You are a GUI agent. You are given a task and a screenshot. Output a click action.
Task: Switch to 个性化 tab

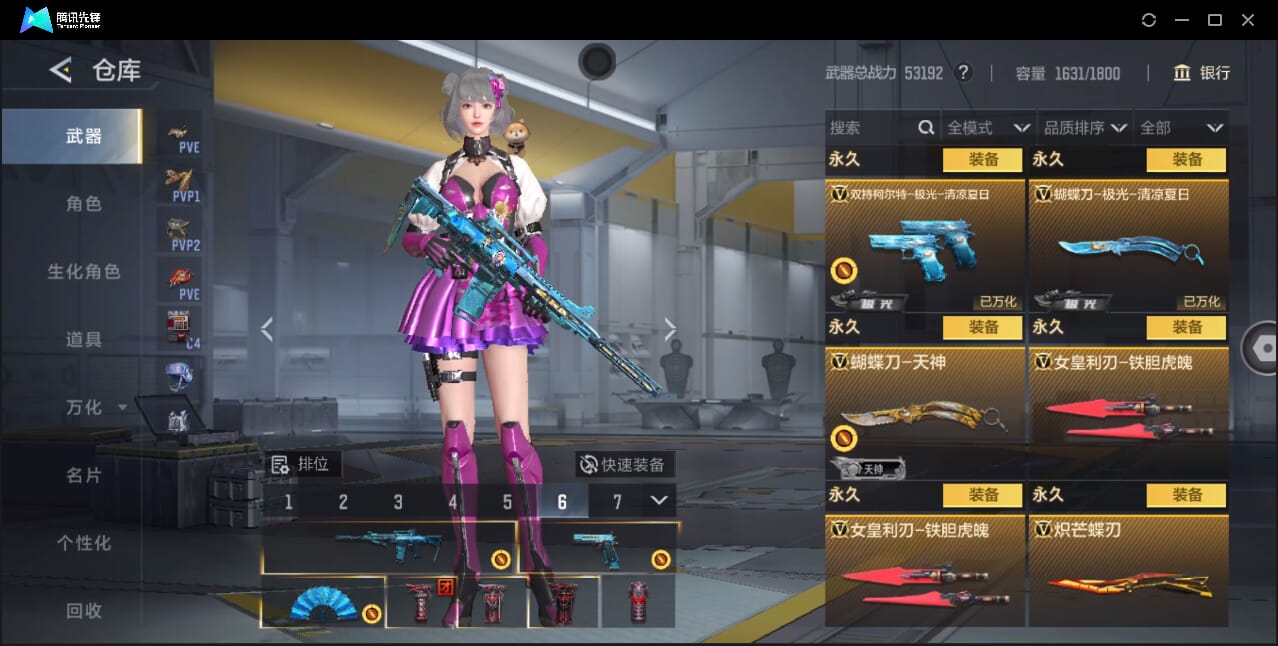(84, 543)
